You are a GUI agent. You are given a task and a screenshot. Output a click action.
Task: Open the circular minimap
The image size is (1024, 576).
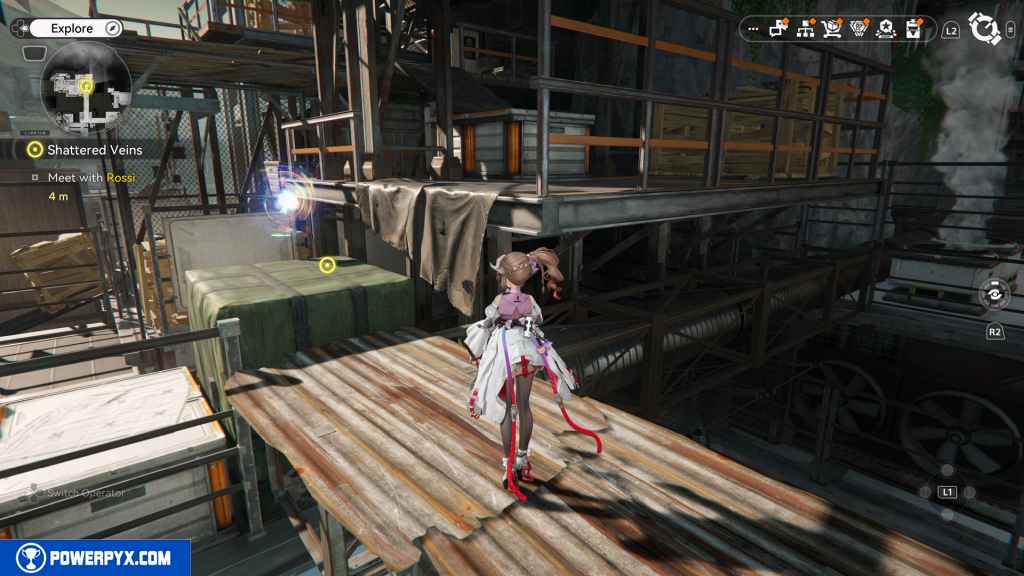(86, 88)
